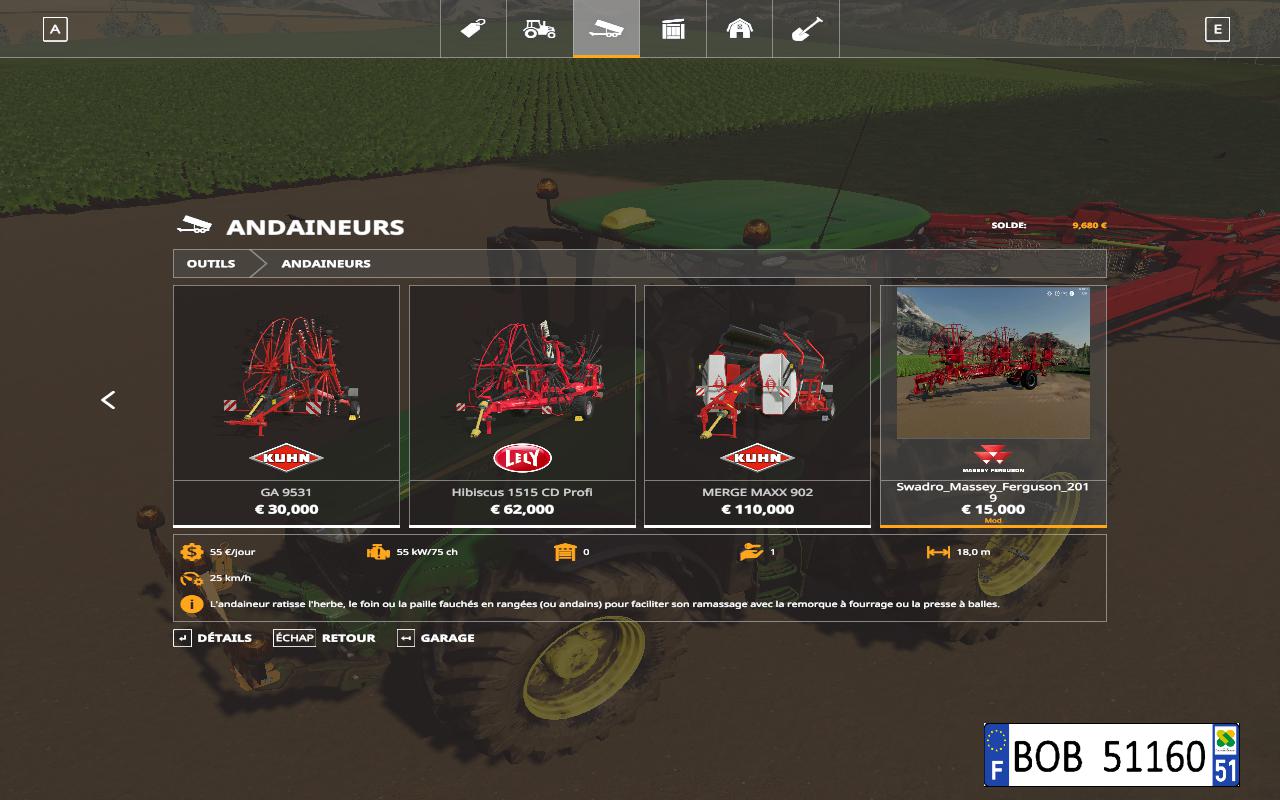The height and width of the screenshot is (800, 1280).
Task: Open the tools trailer tab
Action: tap(606, 29)
